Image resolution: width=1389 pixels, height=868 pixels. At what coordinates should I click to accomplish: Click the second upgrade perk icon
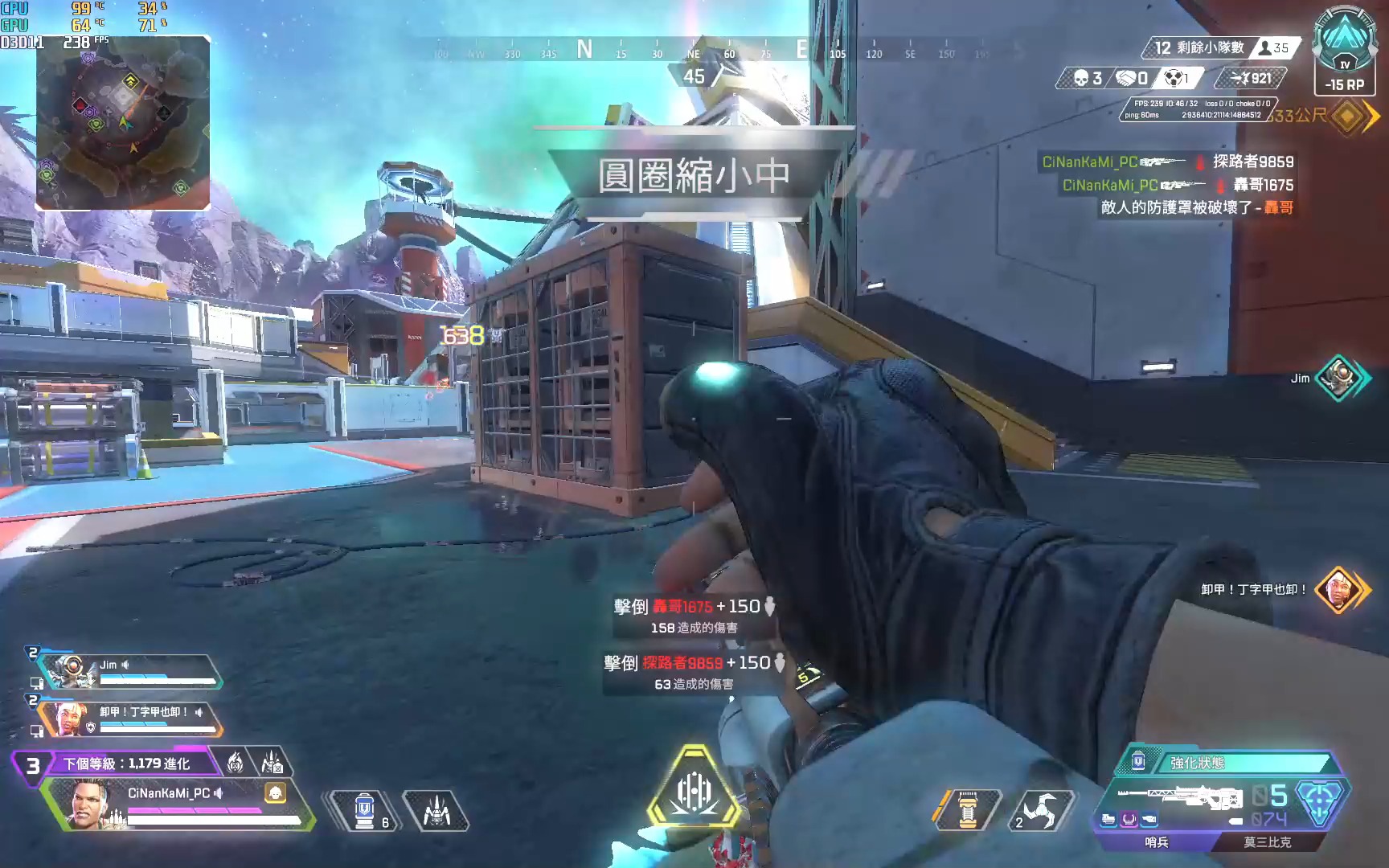point(272,762)
